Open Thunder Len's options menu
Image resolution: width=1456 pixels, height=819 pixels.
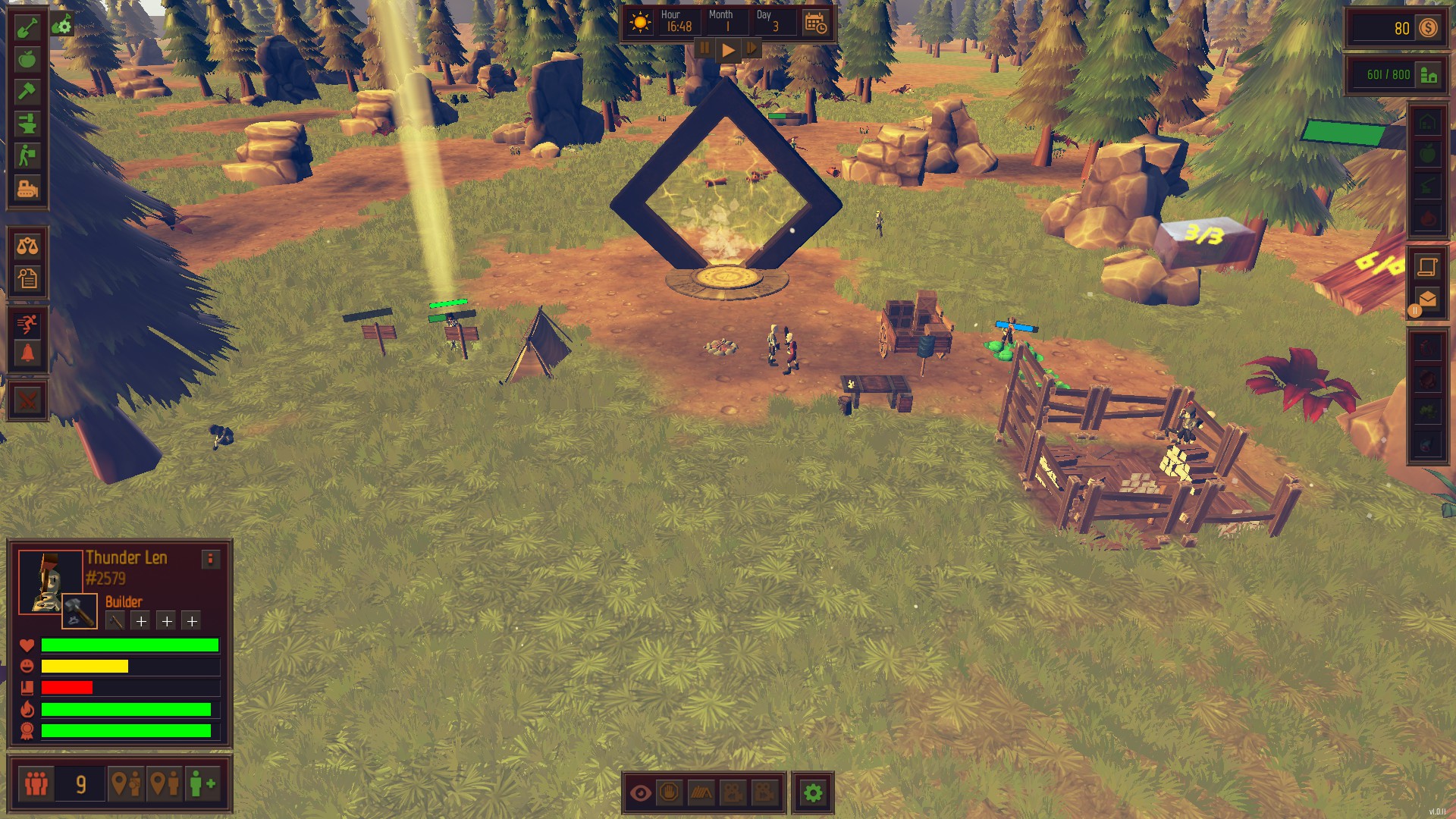tap(211, 560)
